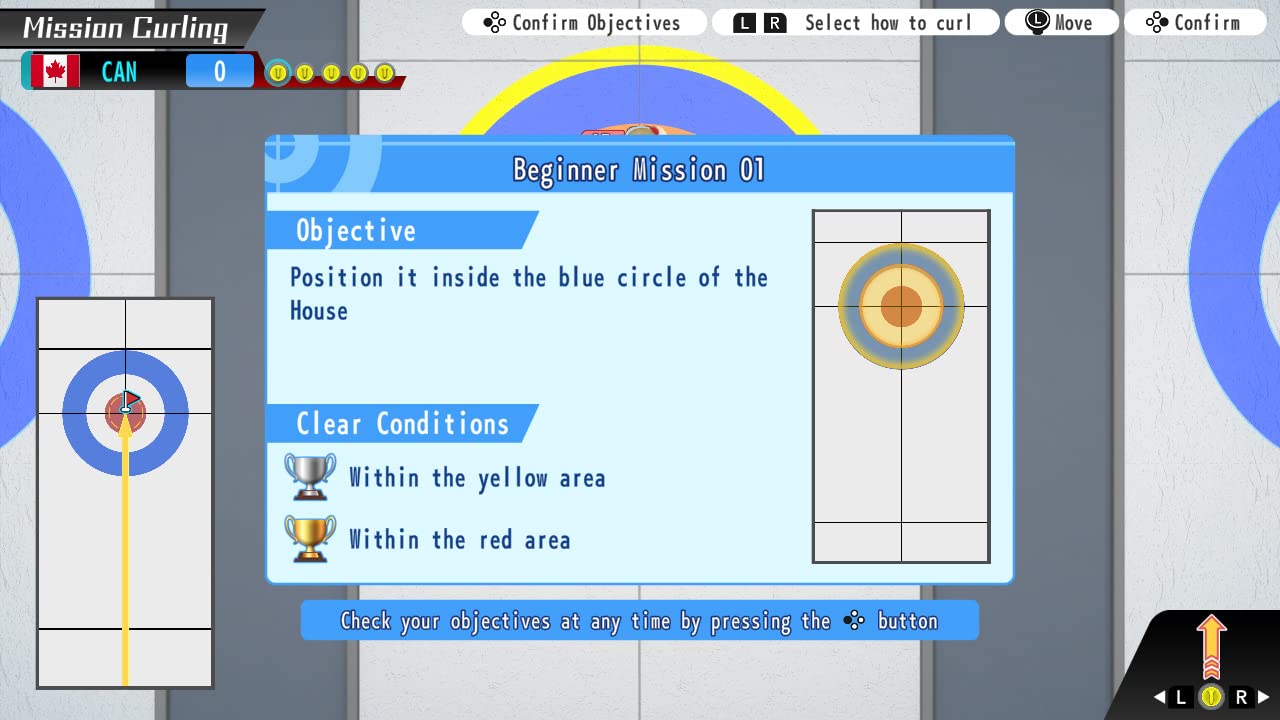This screenshot has width=1280, height=720.
Task: Click the silver trophy icon
Action: (309, 477)
